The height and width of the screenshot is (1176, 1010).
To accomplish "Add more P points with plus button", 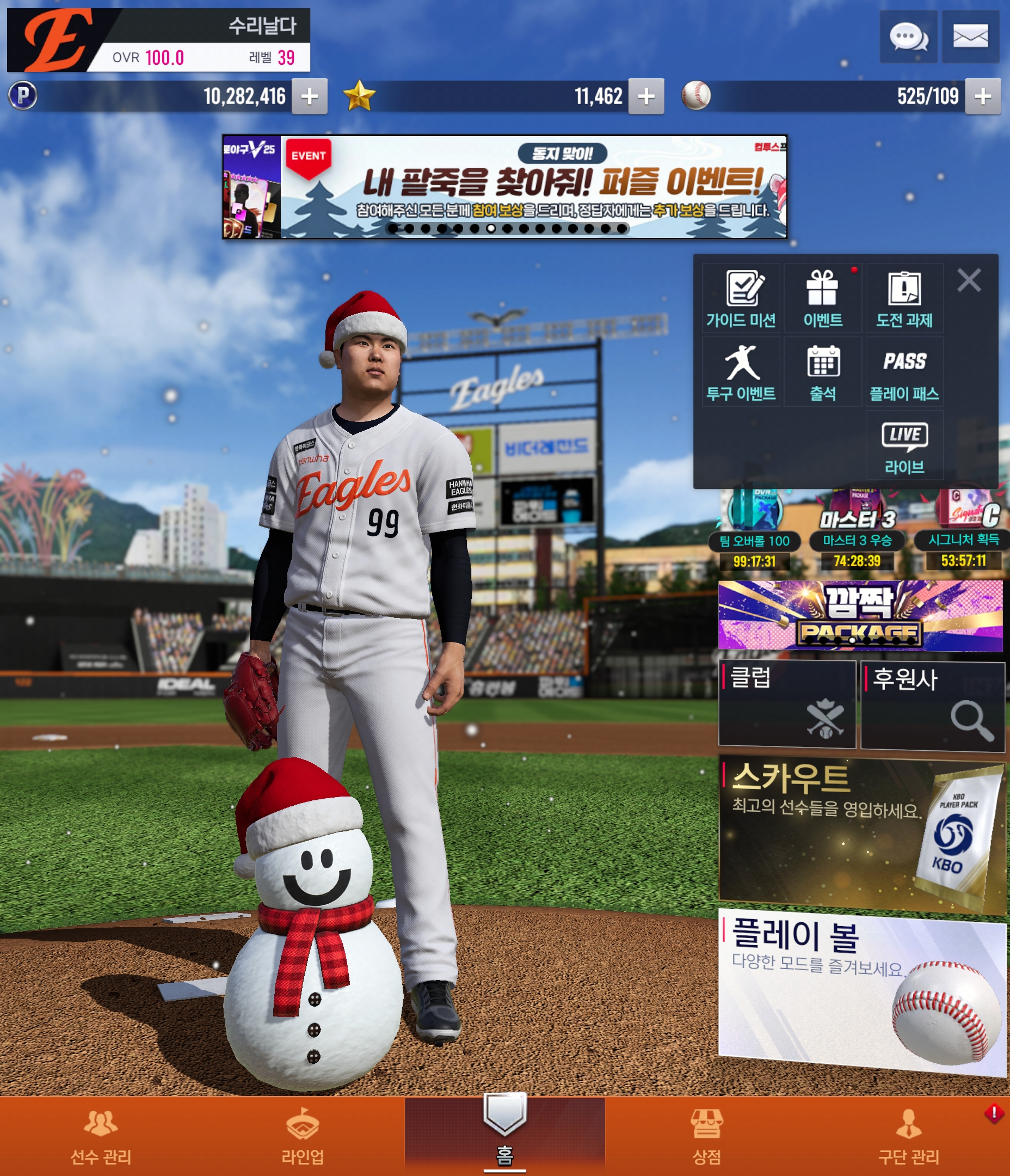I will click(309, 96).
